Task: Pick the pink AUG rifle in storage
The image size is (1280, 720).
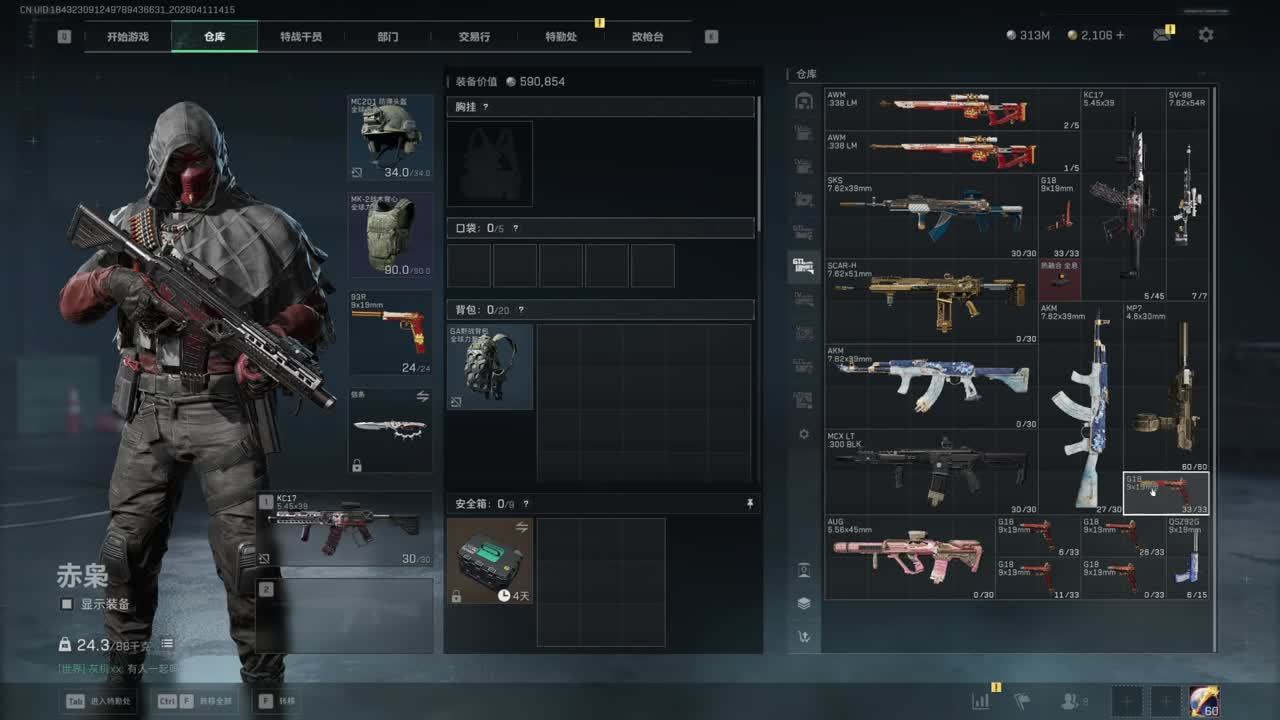Action: point(909,557)
